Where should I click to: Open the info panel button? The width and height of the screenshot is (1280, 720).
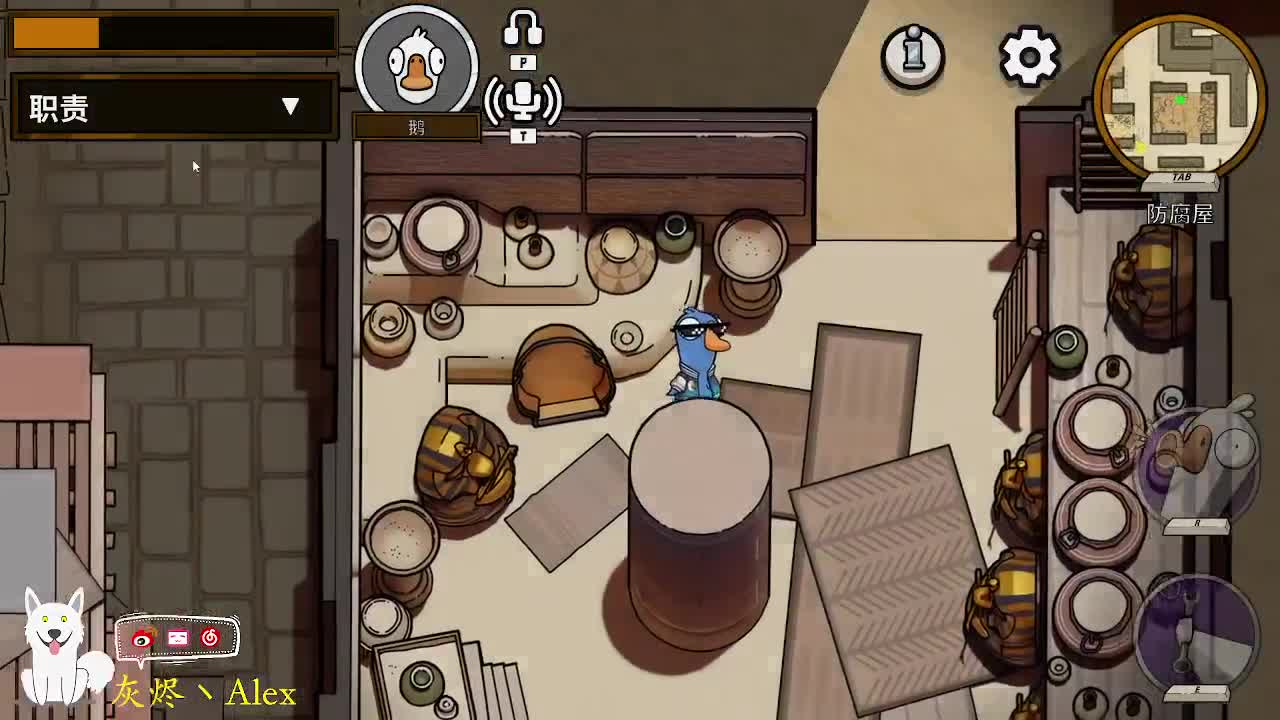(x=912, y=55)
